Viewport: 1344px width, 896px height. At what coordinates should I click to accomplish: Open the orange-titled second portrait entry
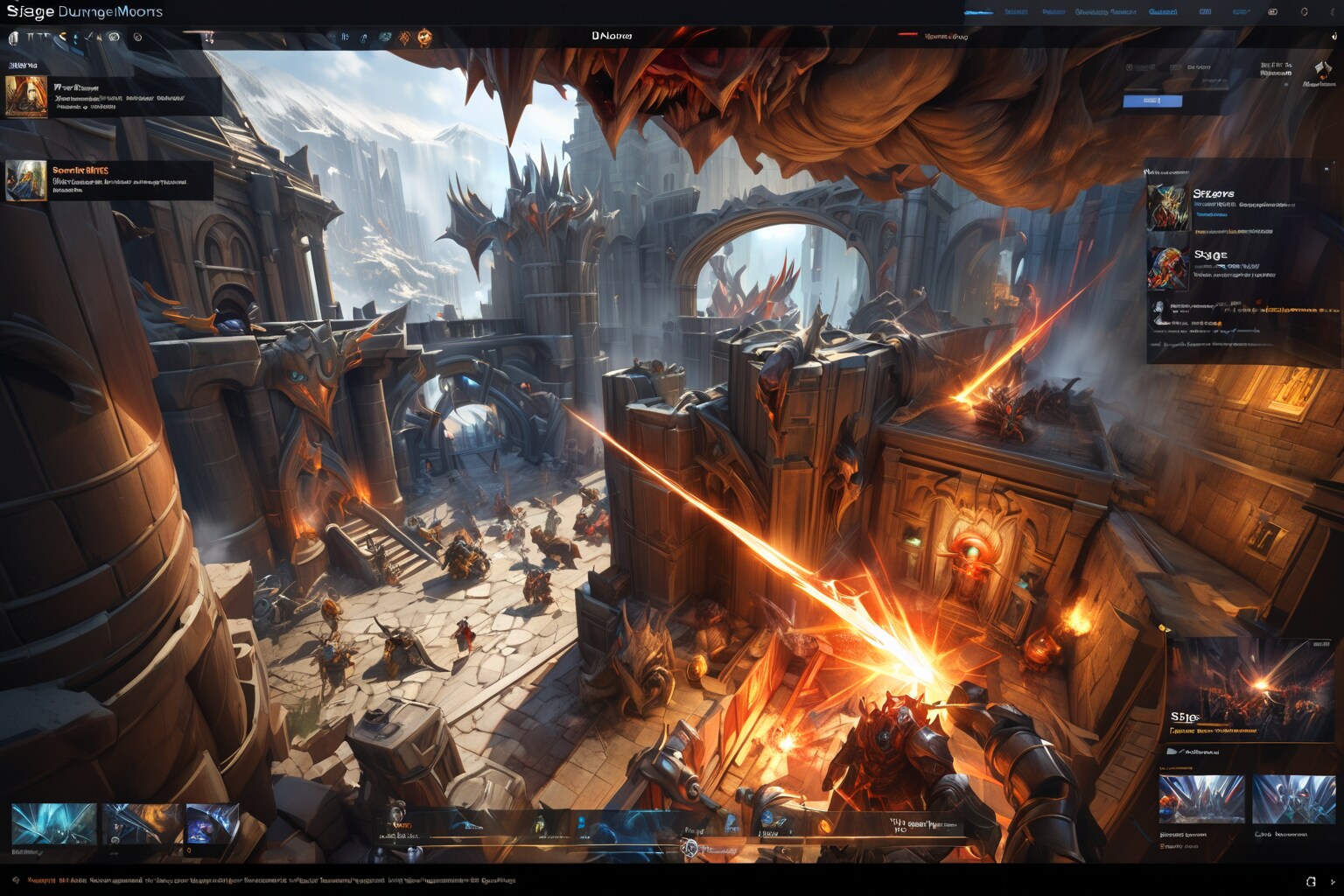coord(26,180)
